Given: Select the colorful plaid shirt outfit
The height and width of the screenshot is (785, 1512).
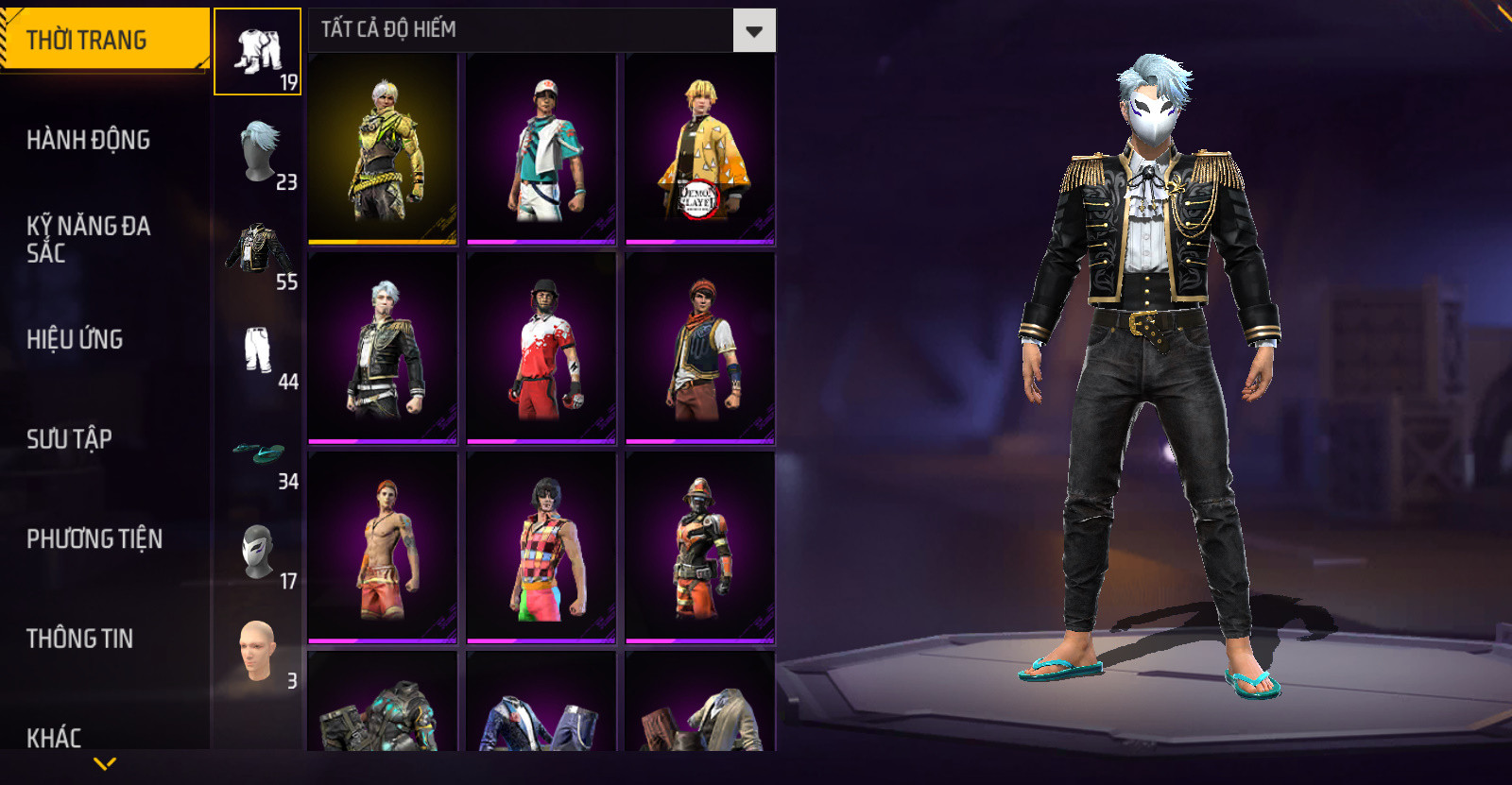Looking at the screenshot, I should pyautogui.click(x=541, y=548).
